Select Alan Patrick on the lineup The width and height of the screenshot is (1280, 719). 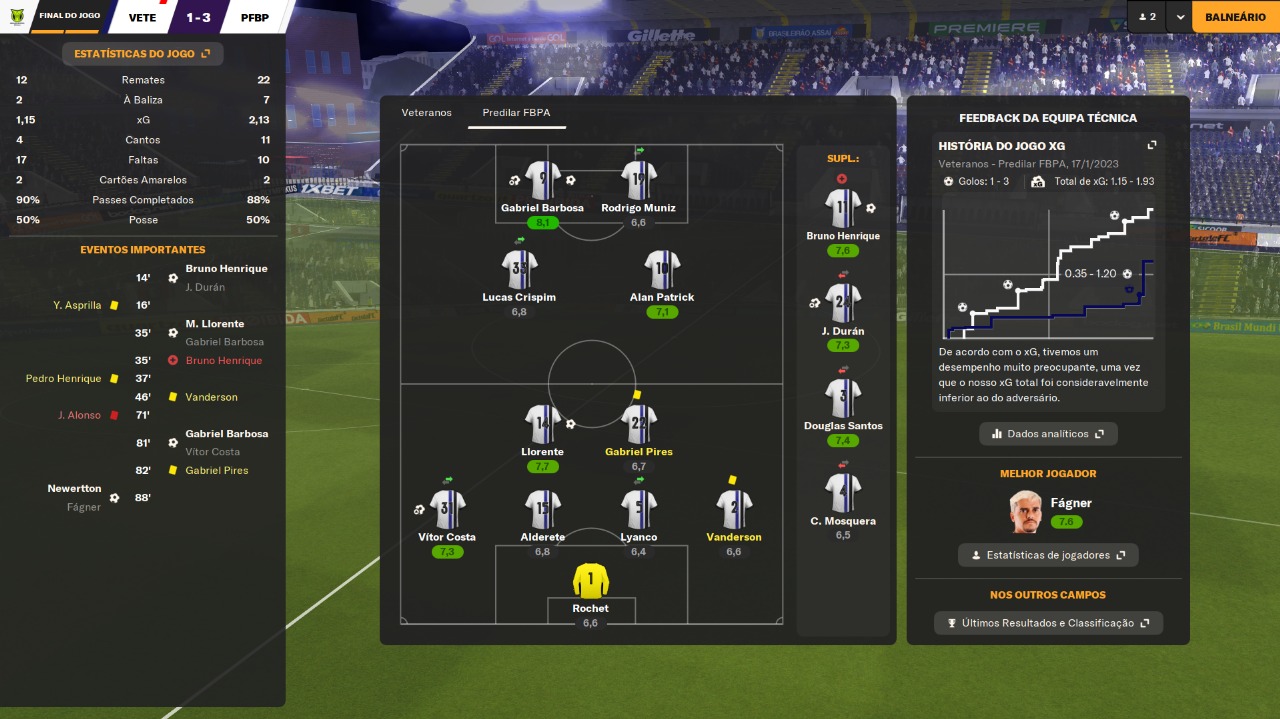click(x=662, y=270)
